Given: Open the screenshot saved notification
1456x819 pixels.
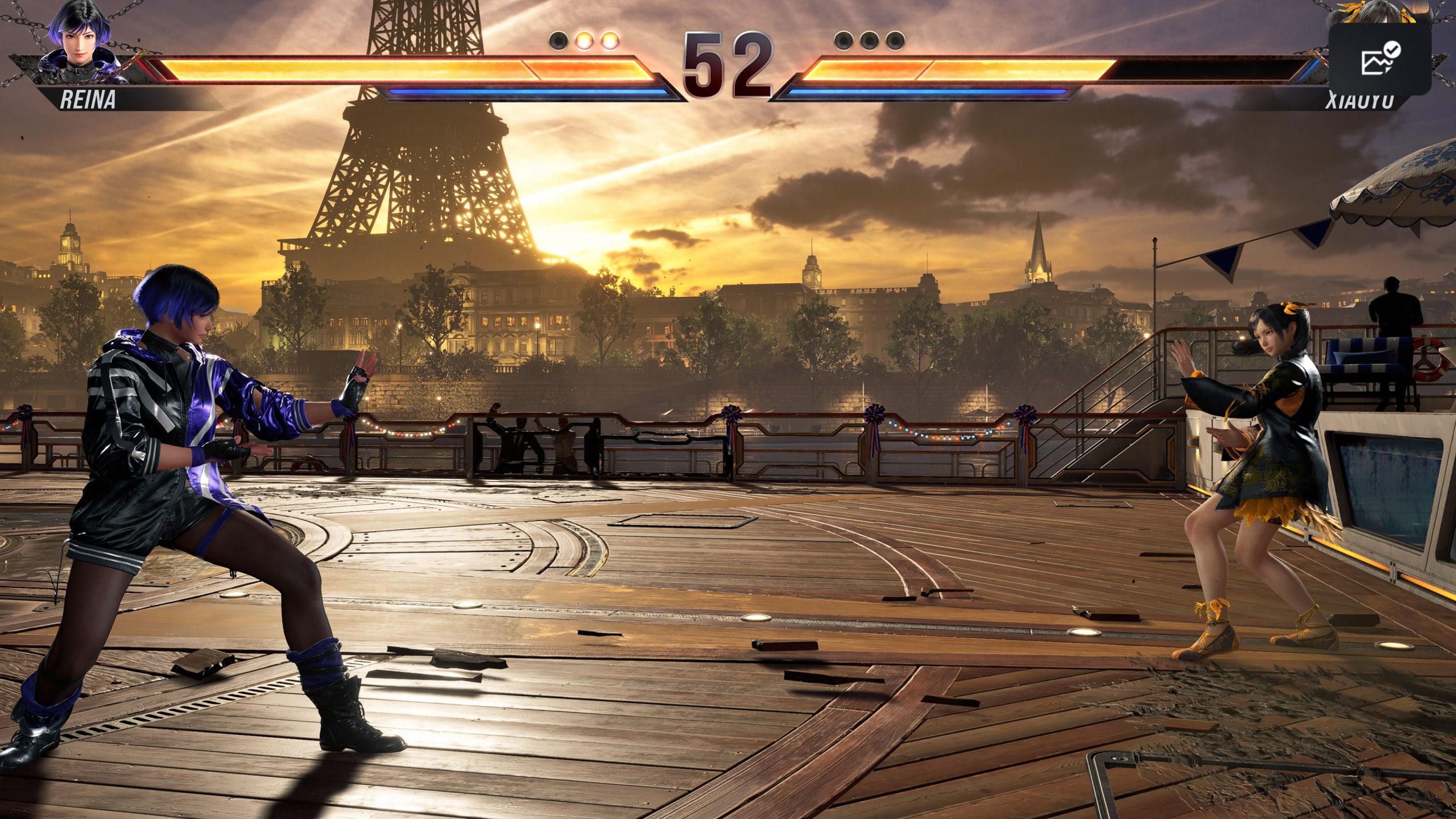Looking at the screenshot, I should coord(1380,59).
